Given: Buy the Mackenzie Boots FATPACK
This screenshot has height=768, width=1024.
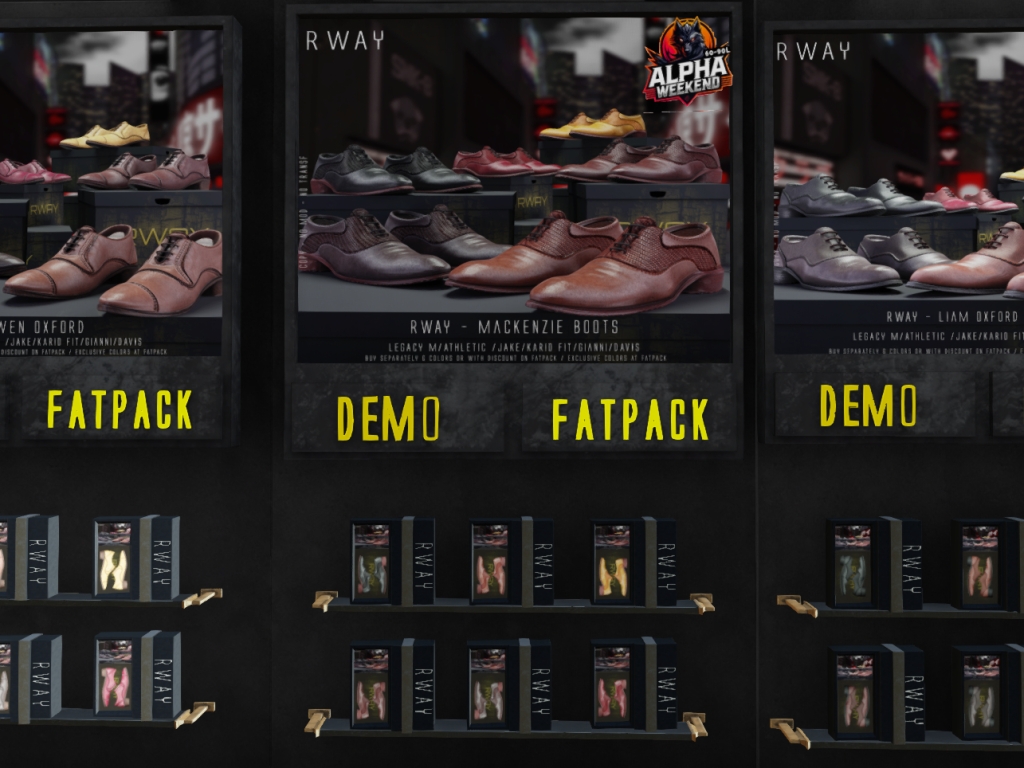Looking at the screenshot, I should click(629, 418).
